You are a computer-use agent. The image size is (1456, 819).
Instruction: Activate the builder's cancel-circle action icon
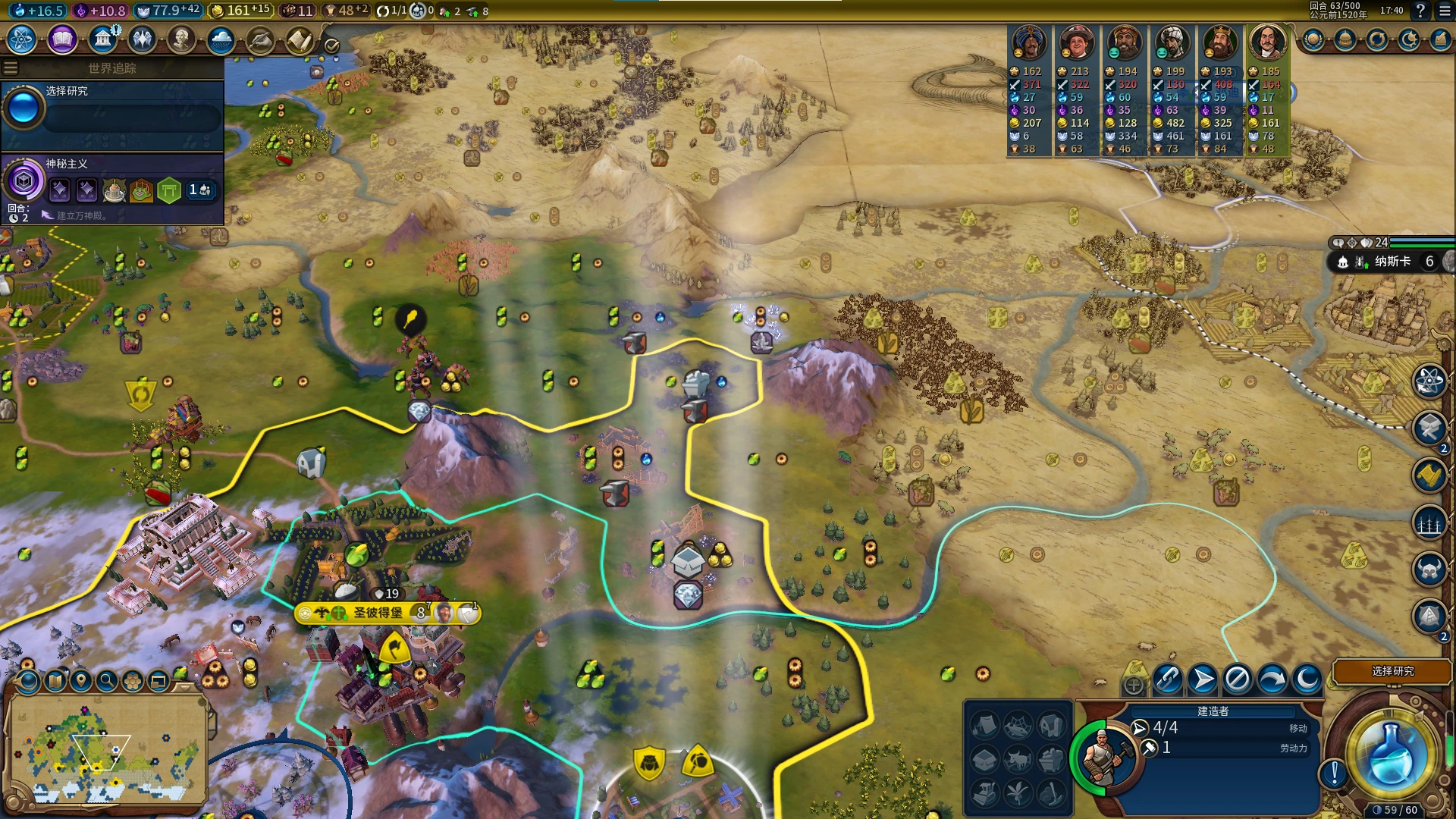tap(1237, 679)
